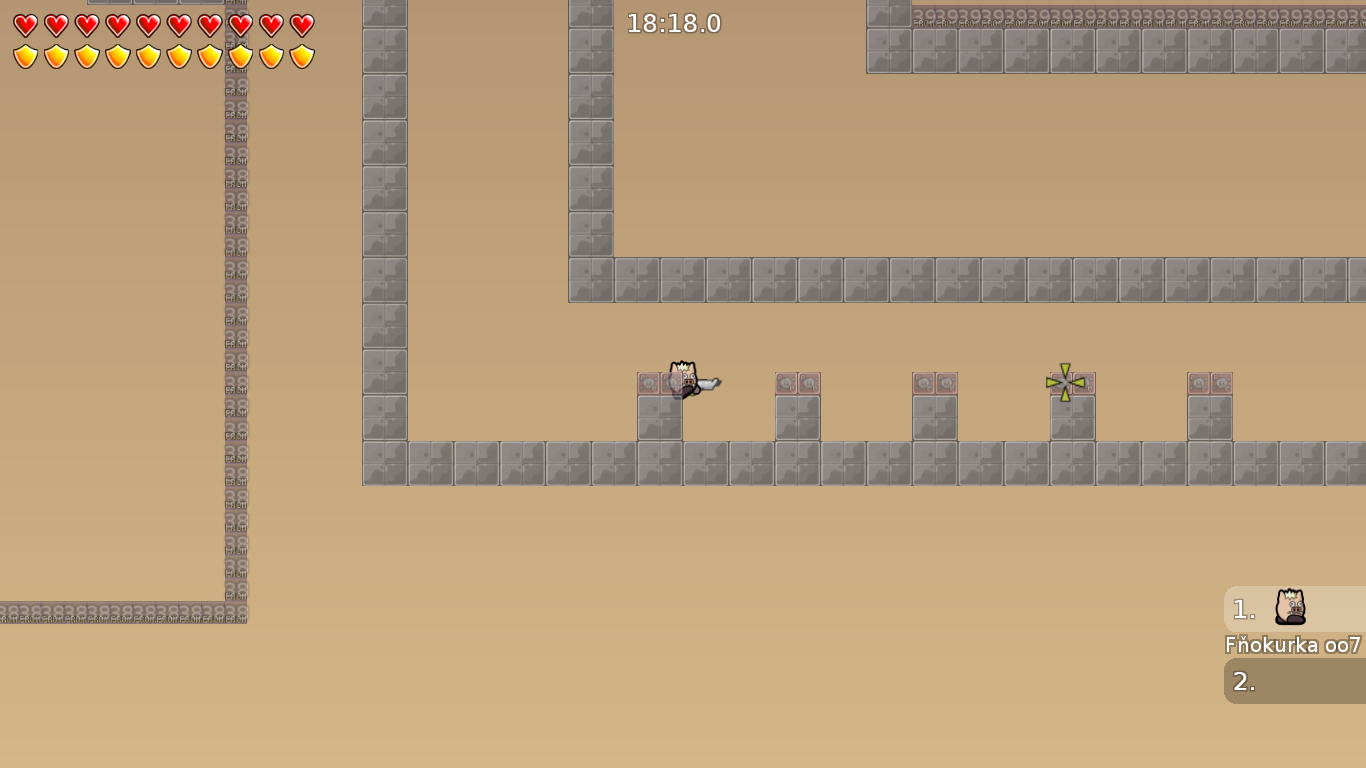Click the gun held by the player character
1366x768 pixels.
pos(710,385)
